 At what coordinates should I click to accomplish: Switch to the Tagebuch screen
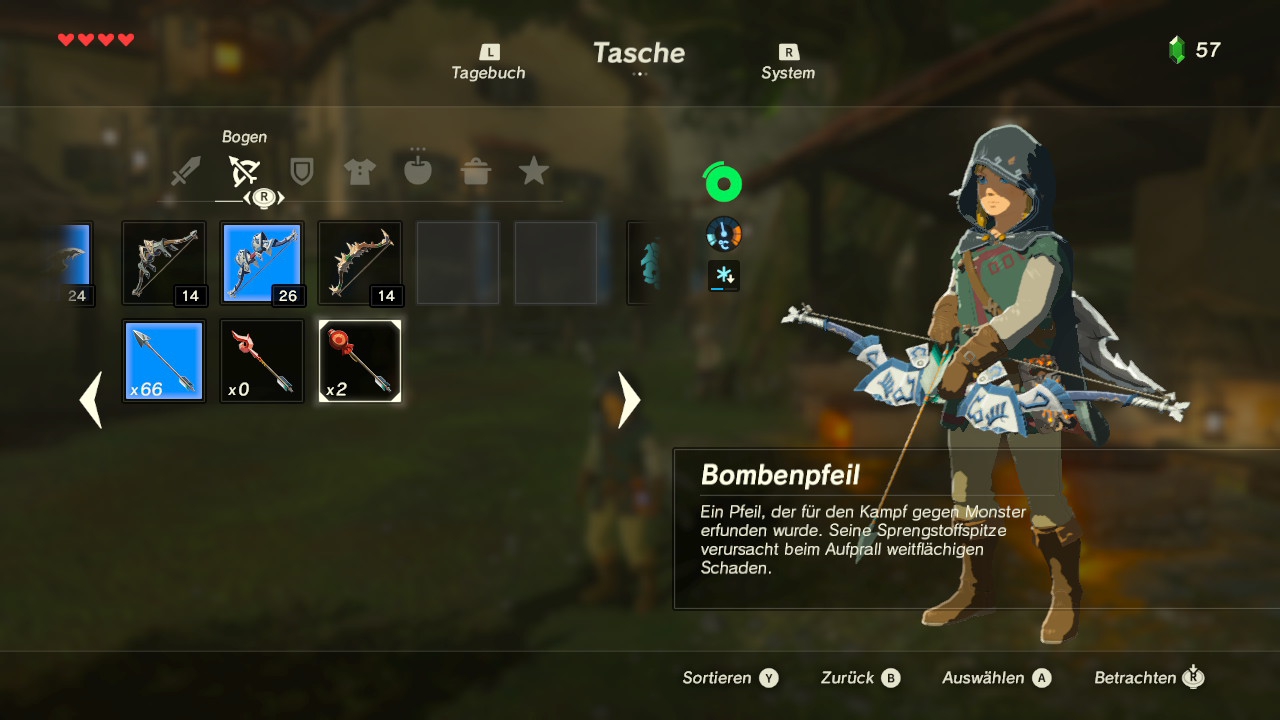[488, 63]
